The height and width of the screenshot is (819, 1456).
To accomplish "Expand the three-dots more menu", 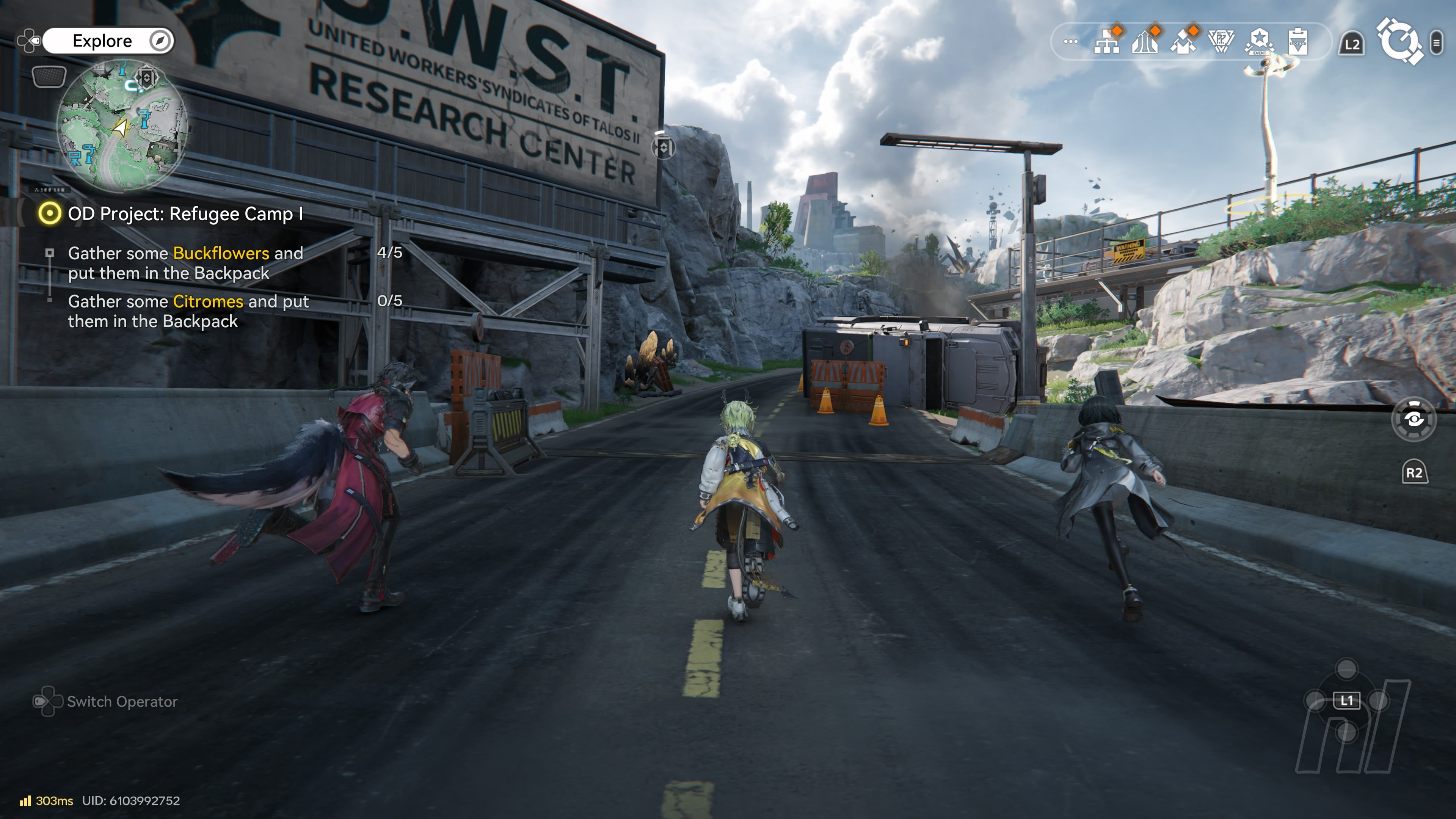I will [1070, 41].
